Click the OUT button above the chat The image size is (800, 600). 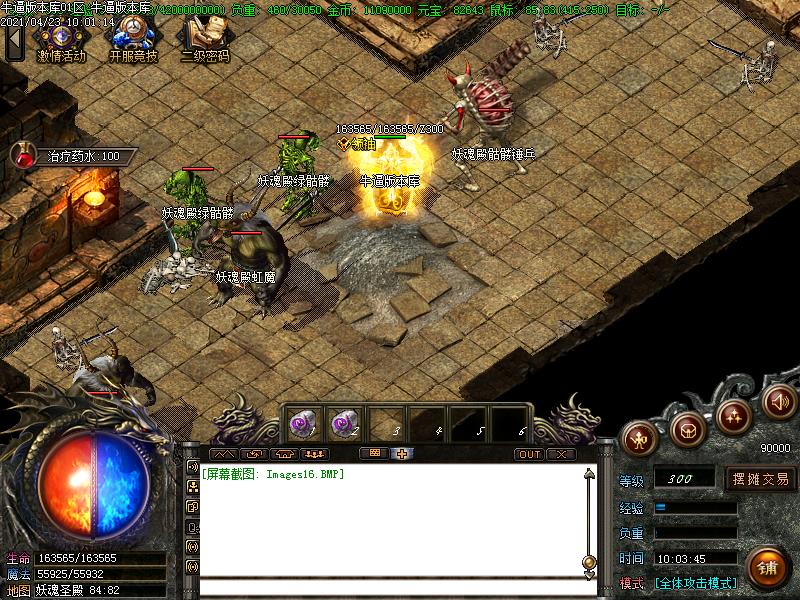tap(529, 454)
